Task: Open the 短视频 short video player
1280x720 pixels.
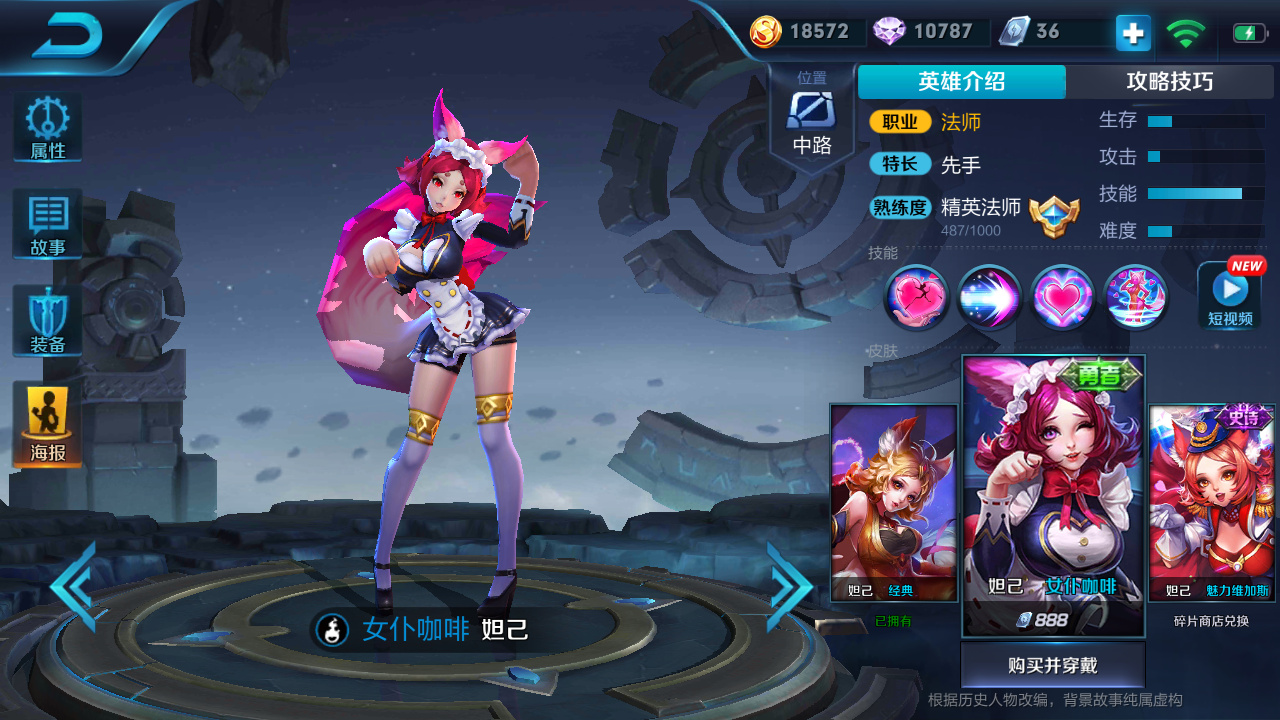Action: (1229, 295)
